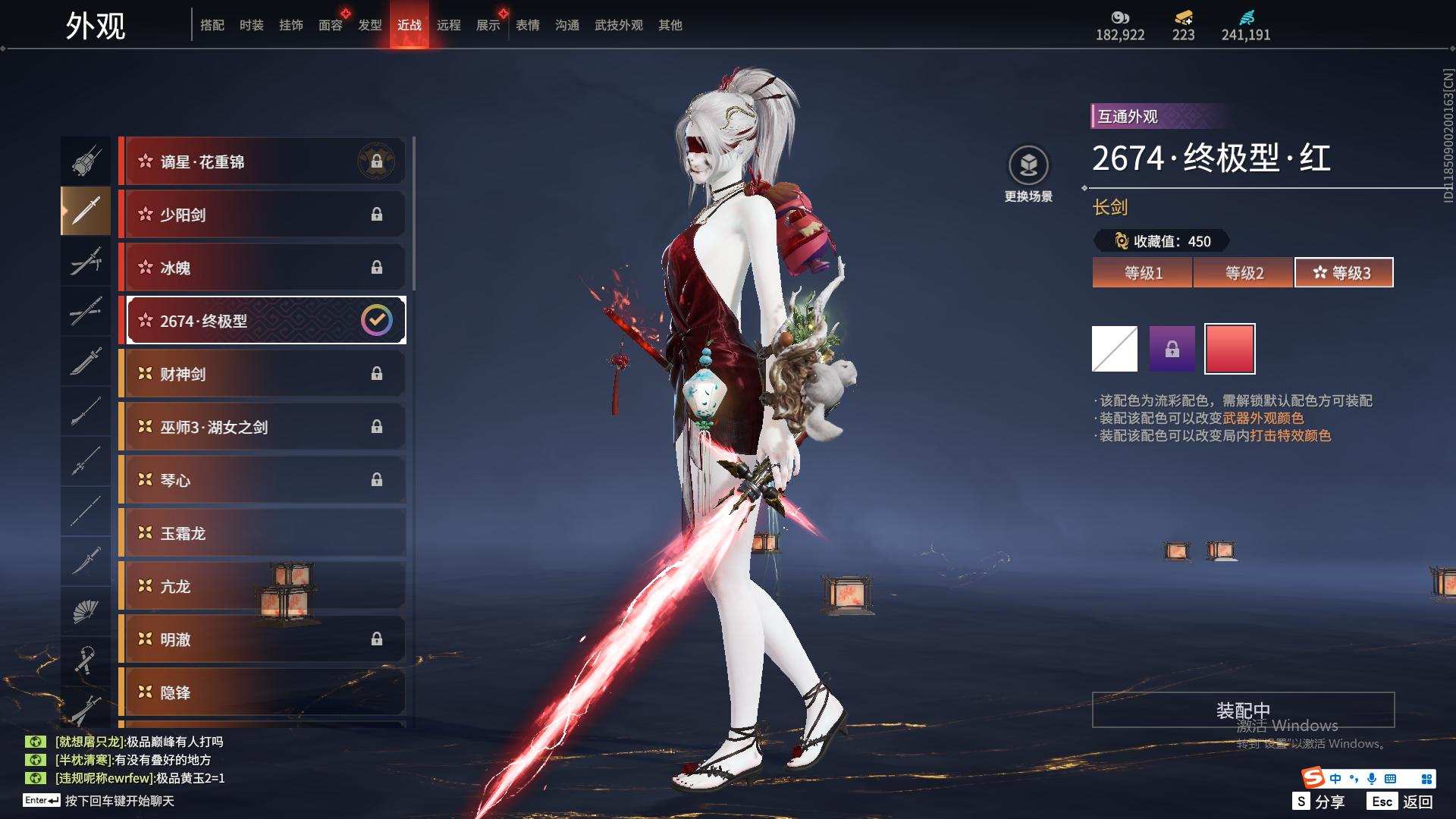1456x819 pixels.
Task: Pick the default white color swatch
Action: pyautogui.click(x=1114, y=349)
